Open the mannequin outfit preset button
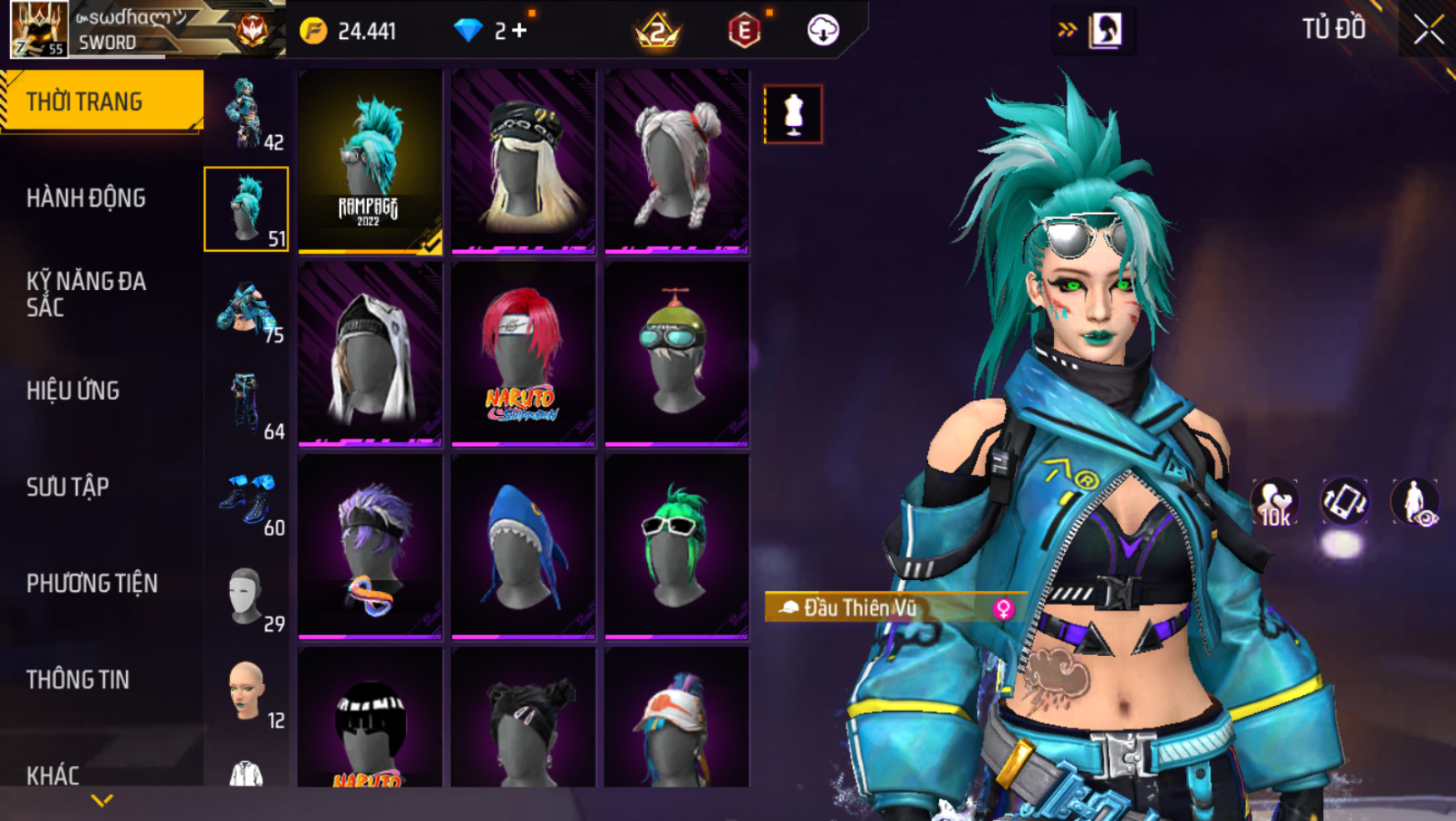This screenshot has height=821, width=1456. coord(793,114)
